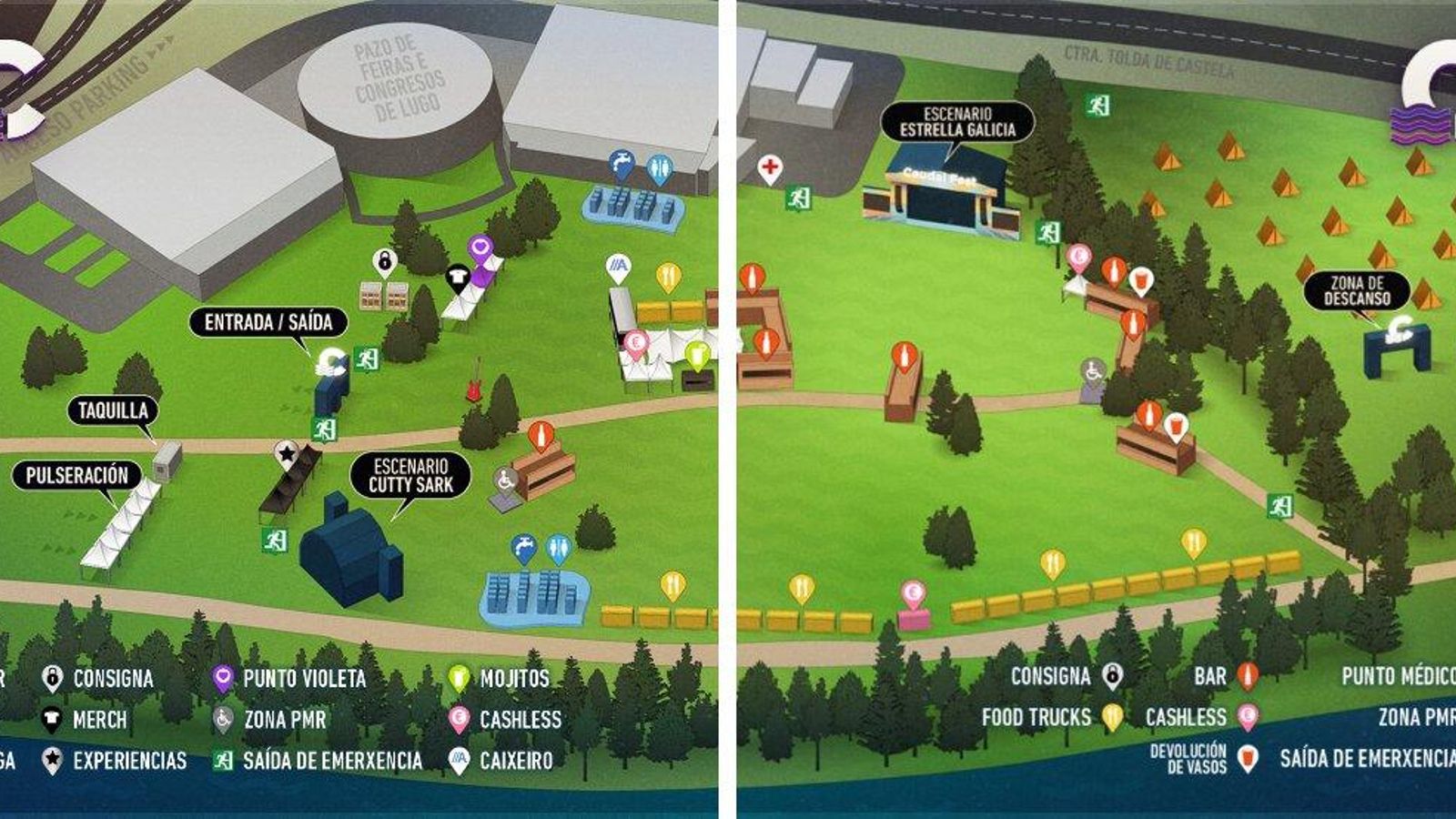Select the Mojitos legend entry
This screenshot has height=819, width=1456.
click(500, 679)
